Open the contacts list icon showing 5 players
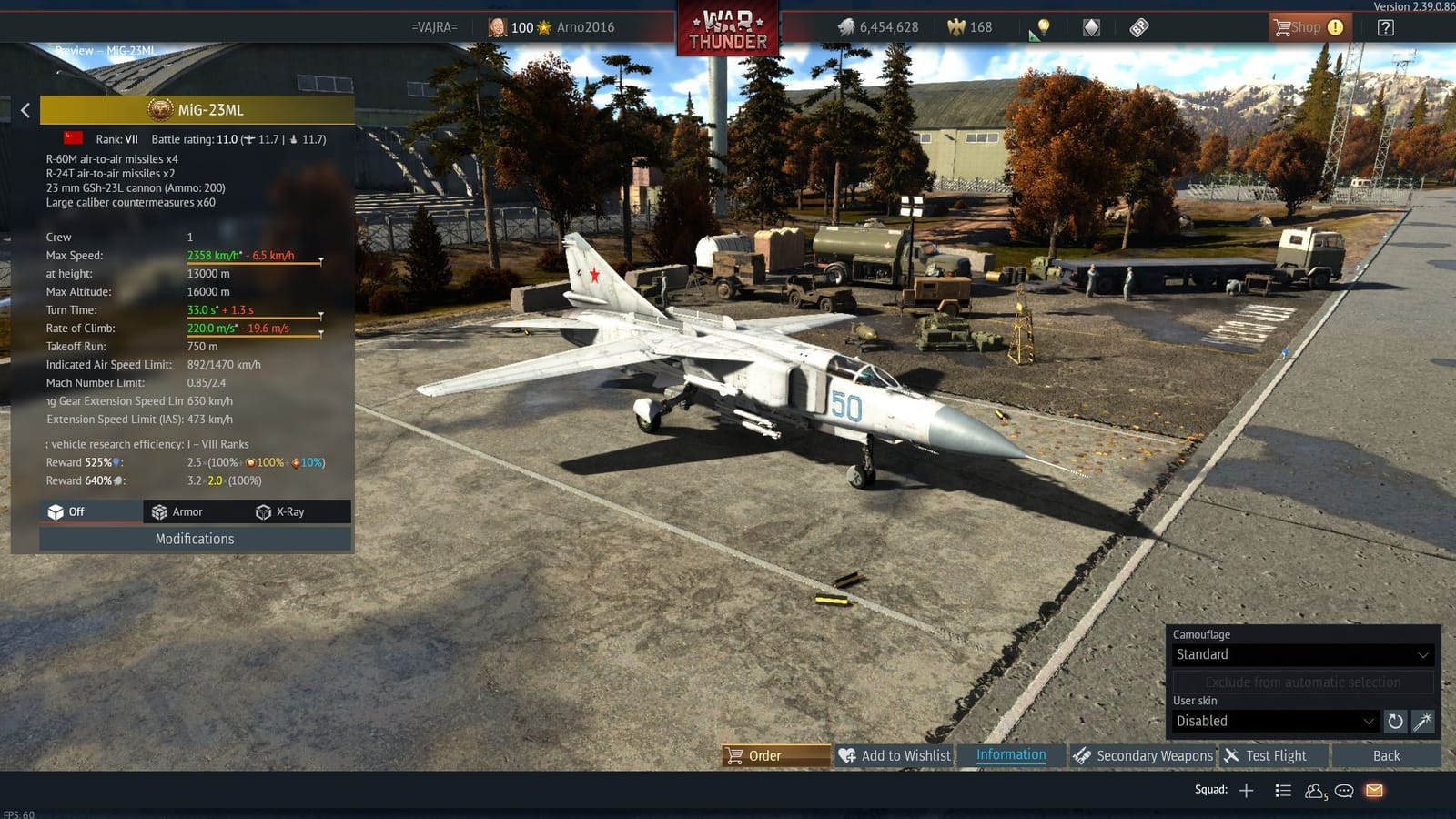This screenshot has height=819, width=1456. pyautogui.click(x=1314, y=790)
